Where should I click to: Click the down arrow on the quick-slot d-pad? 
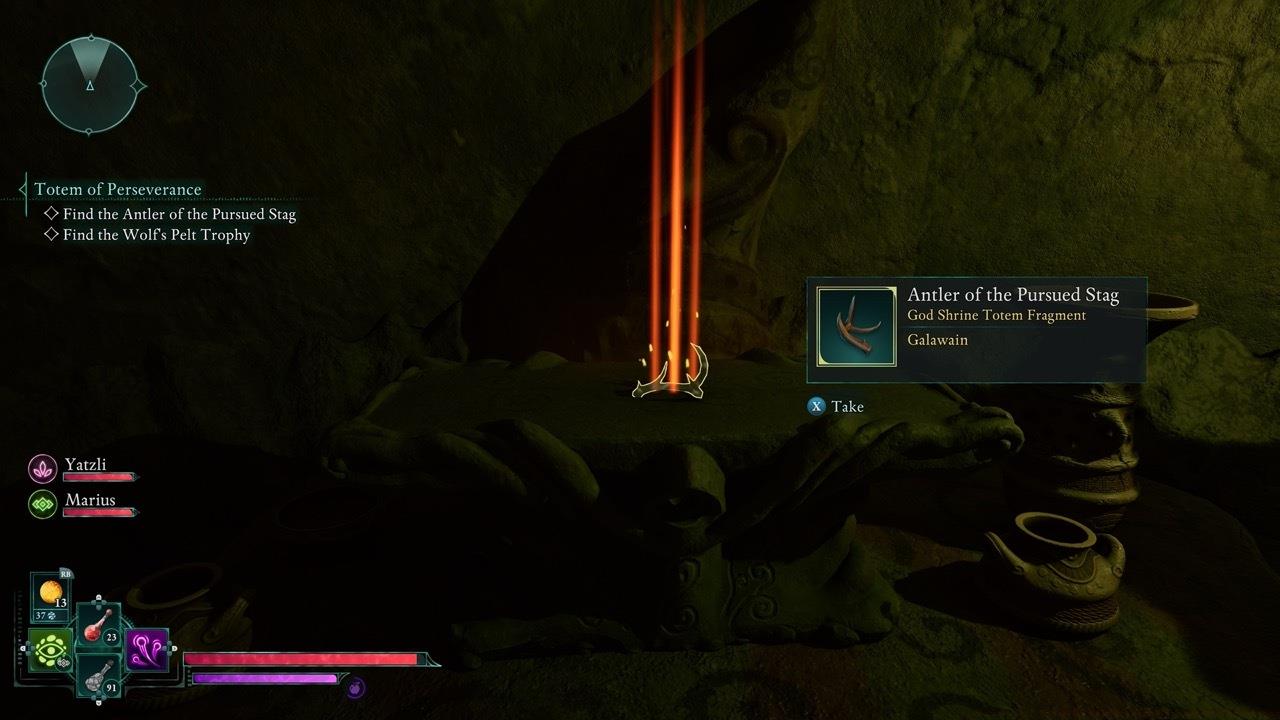tap(99, 700)
